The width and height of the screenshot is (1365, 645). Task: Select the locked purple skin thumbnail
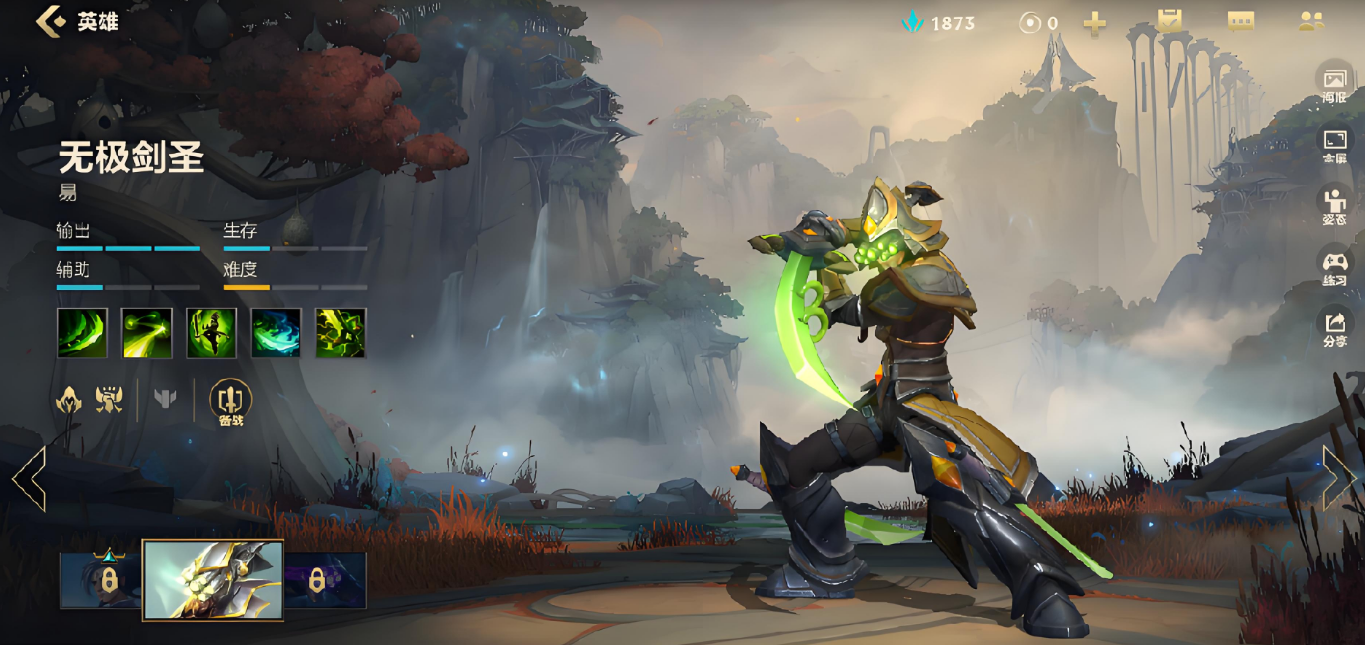326,580
